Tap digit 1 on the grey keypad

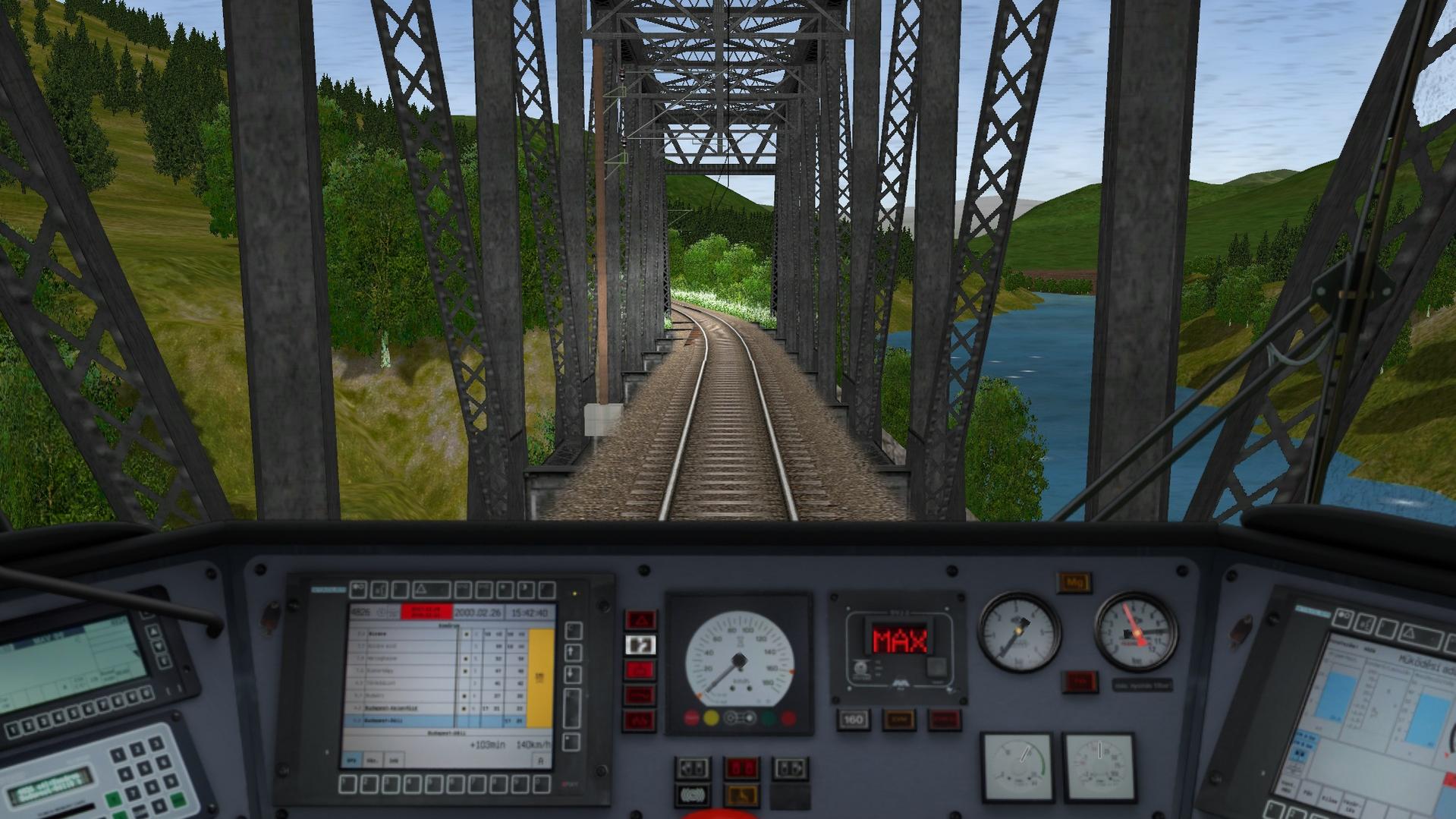[x=118, y=756]
